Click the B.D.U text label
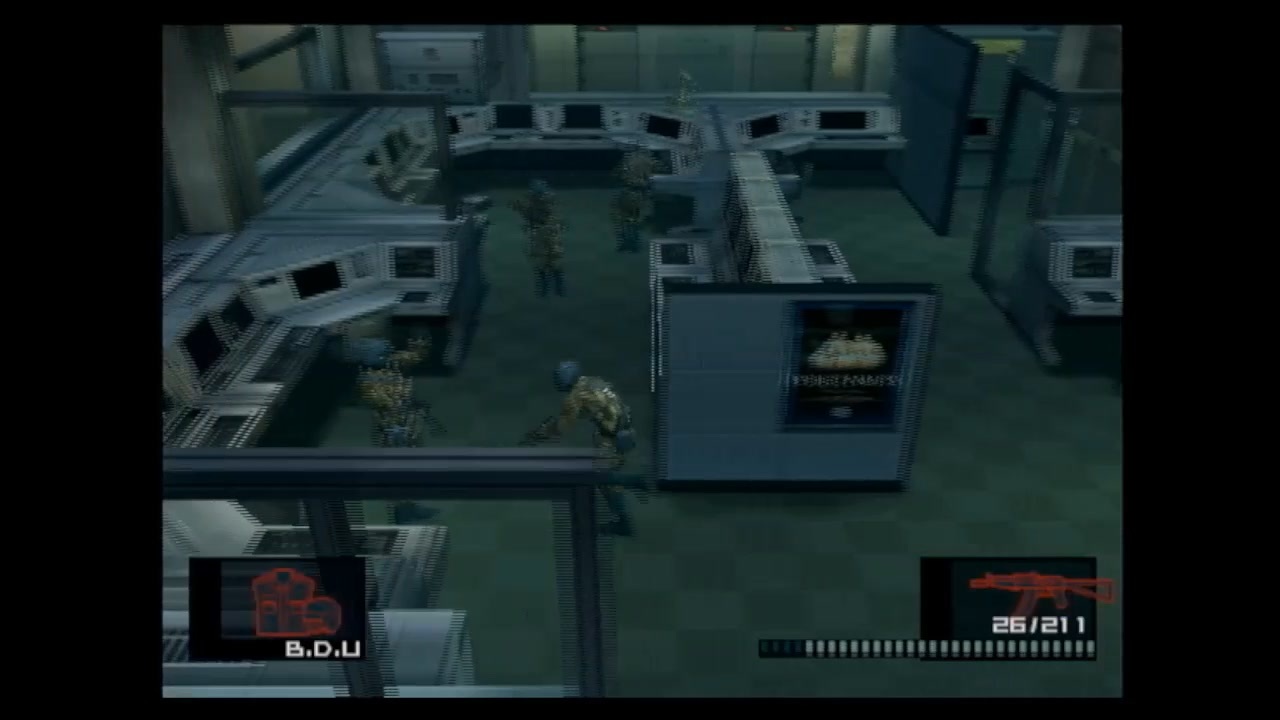Viewport: 1280px width, 720px height. pos(320,649)
